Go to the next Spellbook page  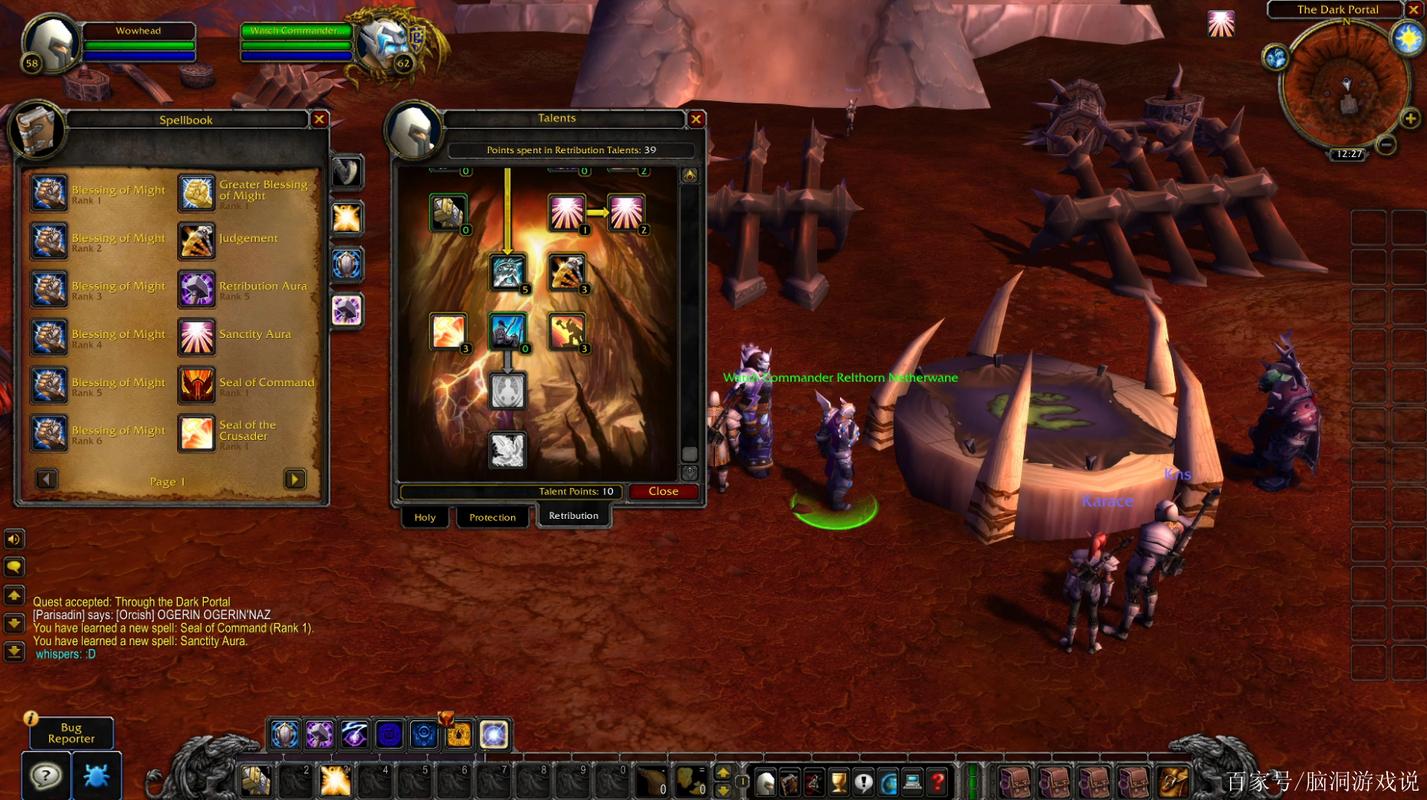[x=295, y=479]
